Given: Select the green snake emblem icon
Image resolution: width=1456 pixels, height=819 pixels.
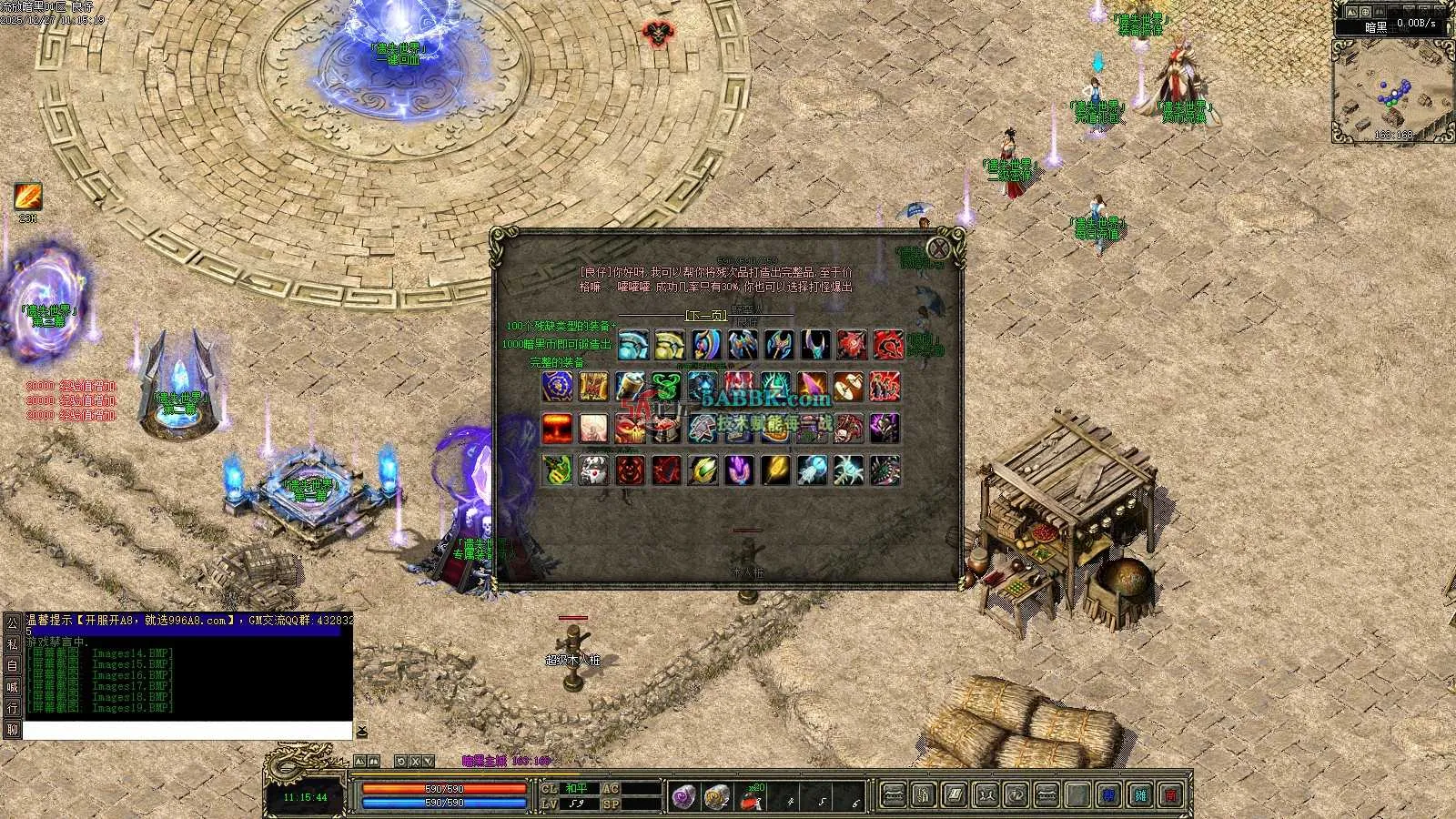Looking at the screenshot, I should pyautogui.click(x=666, y=387).
